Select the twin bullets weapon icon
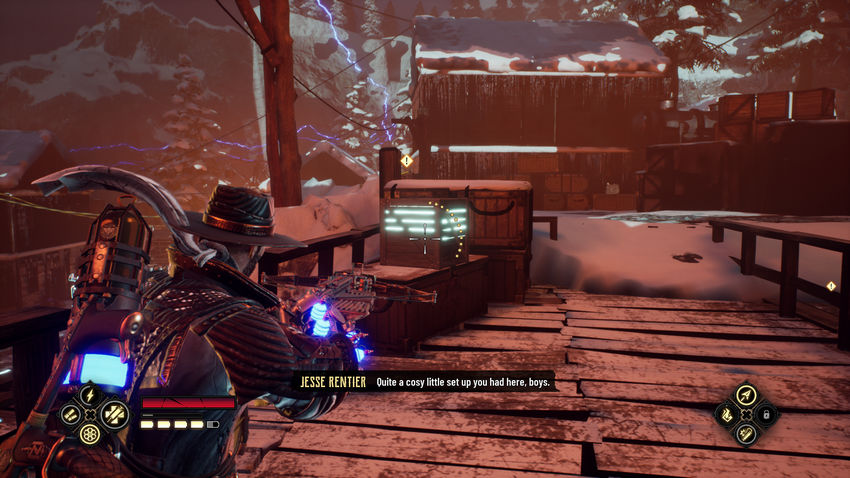 tap(70, 414)
